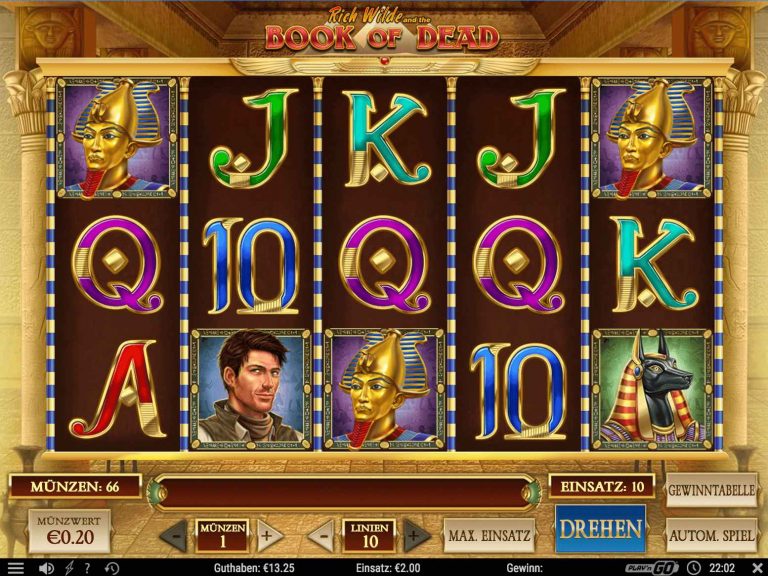Toggle the sound speaker icon

45,568
